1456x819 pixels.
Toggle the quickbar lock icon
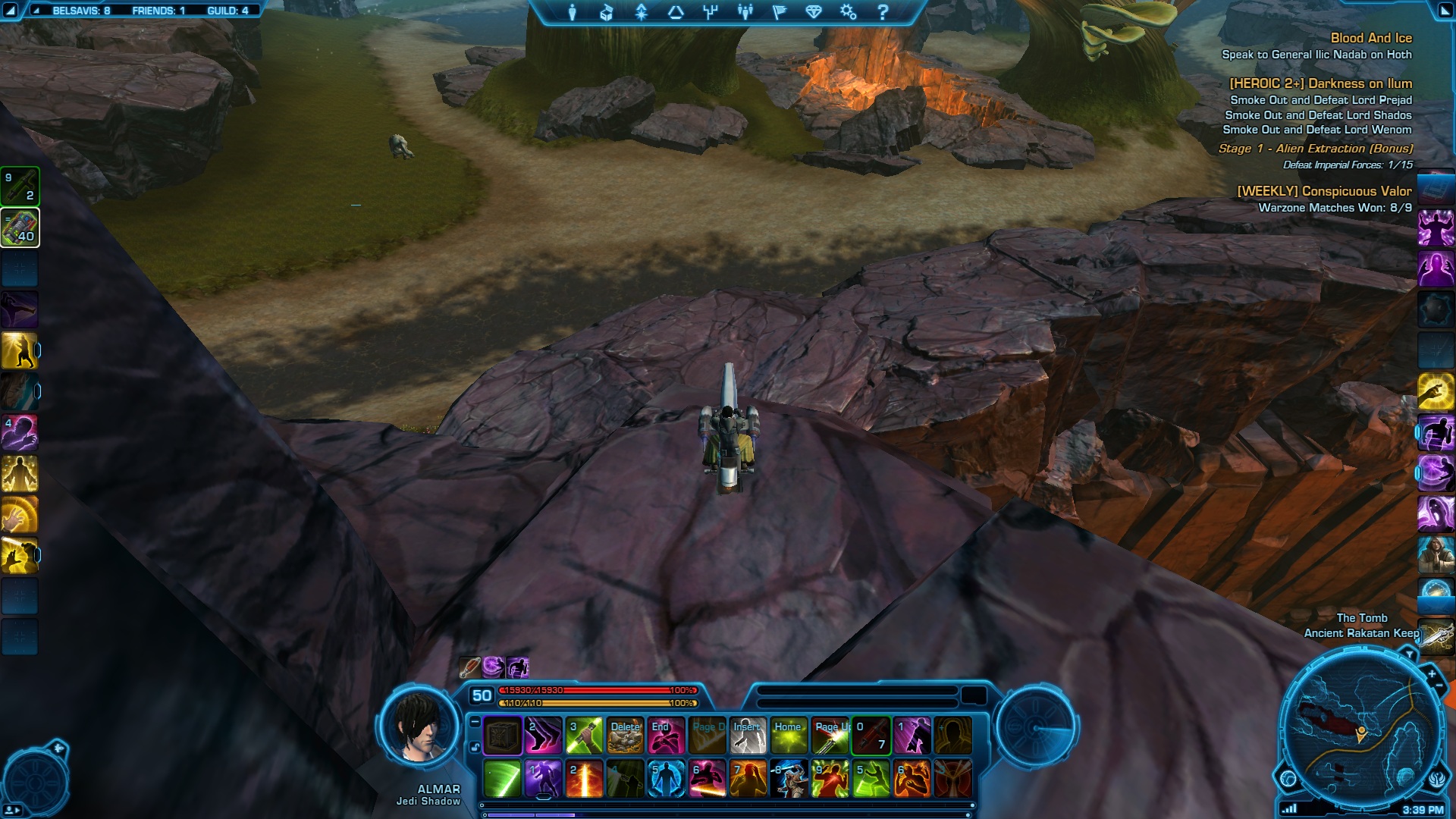click(x=475, y=747)
